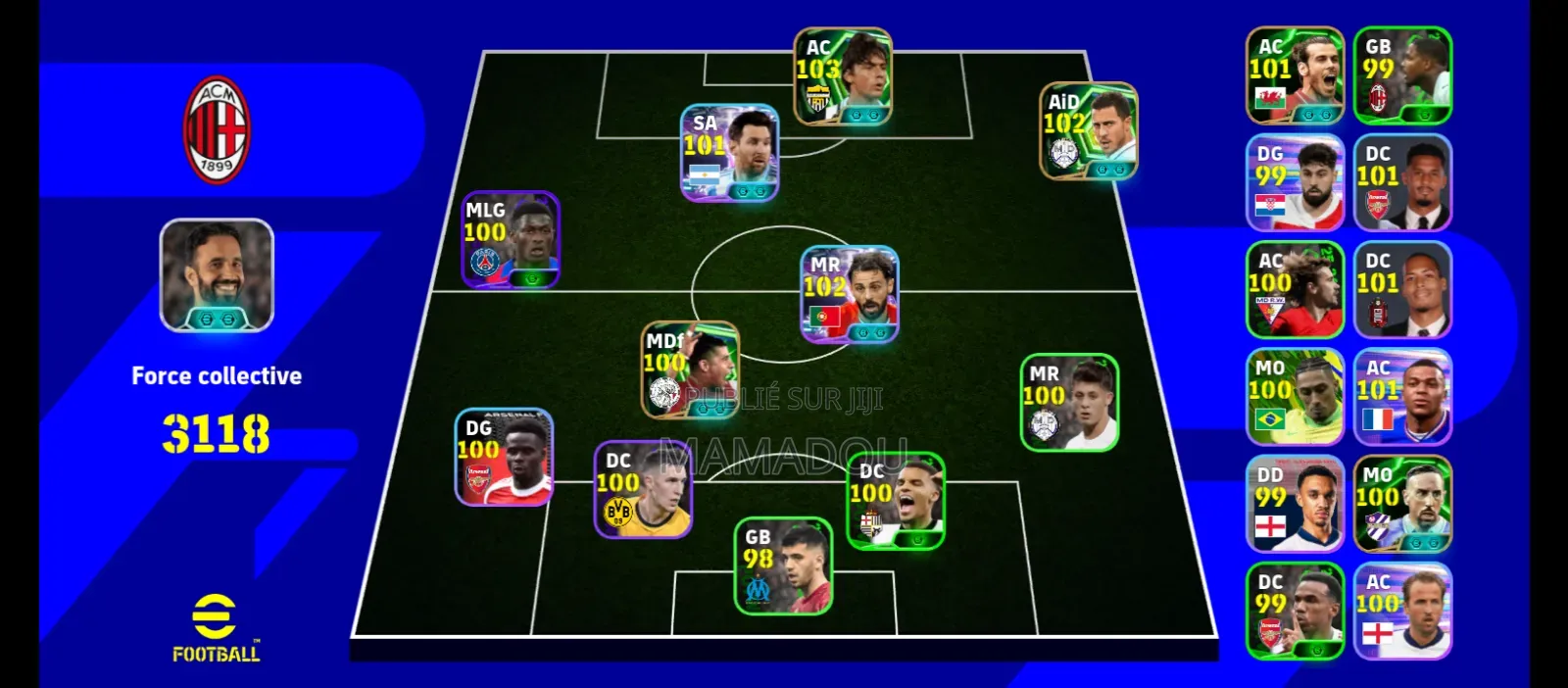Select the DC 101 Arsenal substitute card
The width and height of the screenshot is (1568, 688).
(x=1402, y=182)
